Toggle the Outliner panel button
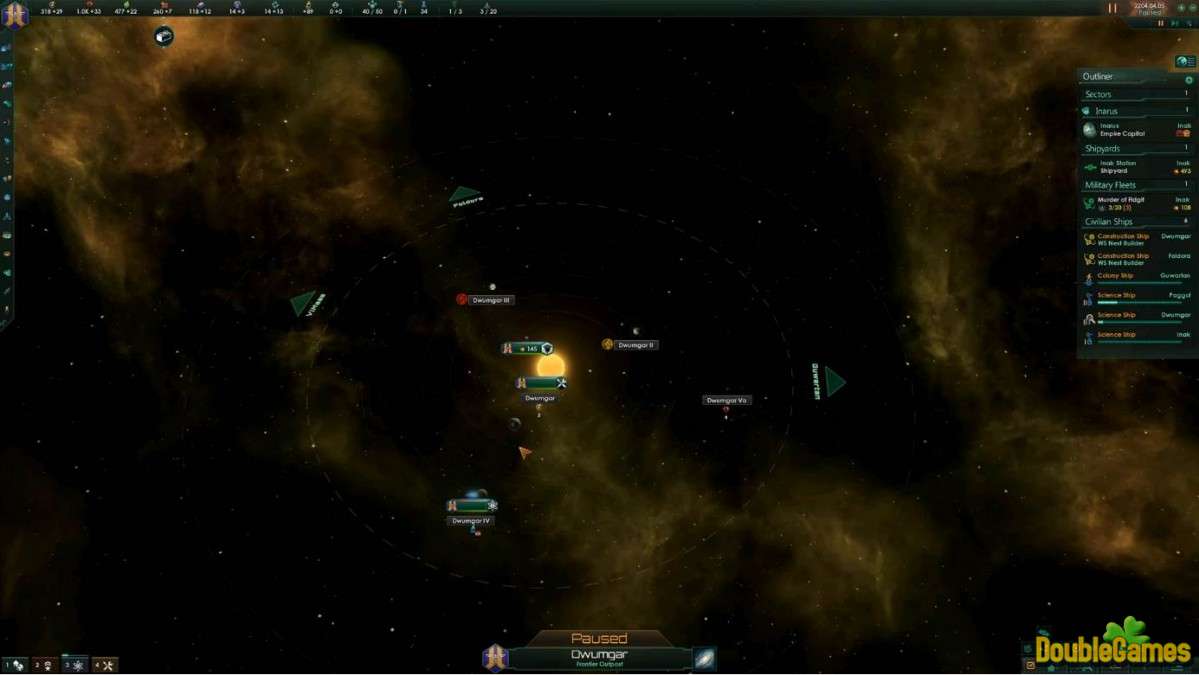 pyautogui.click(x=1185, y=62)
